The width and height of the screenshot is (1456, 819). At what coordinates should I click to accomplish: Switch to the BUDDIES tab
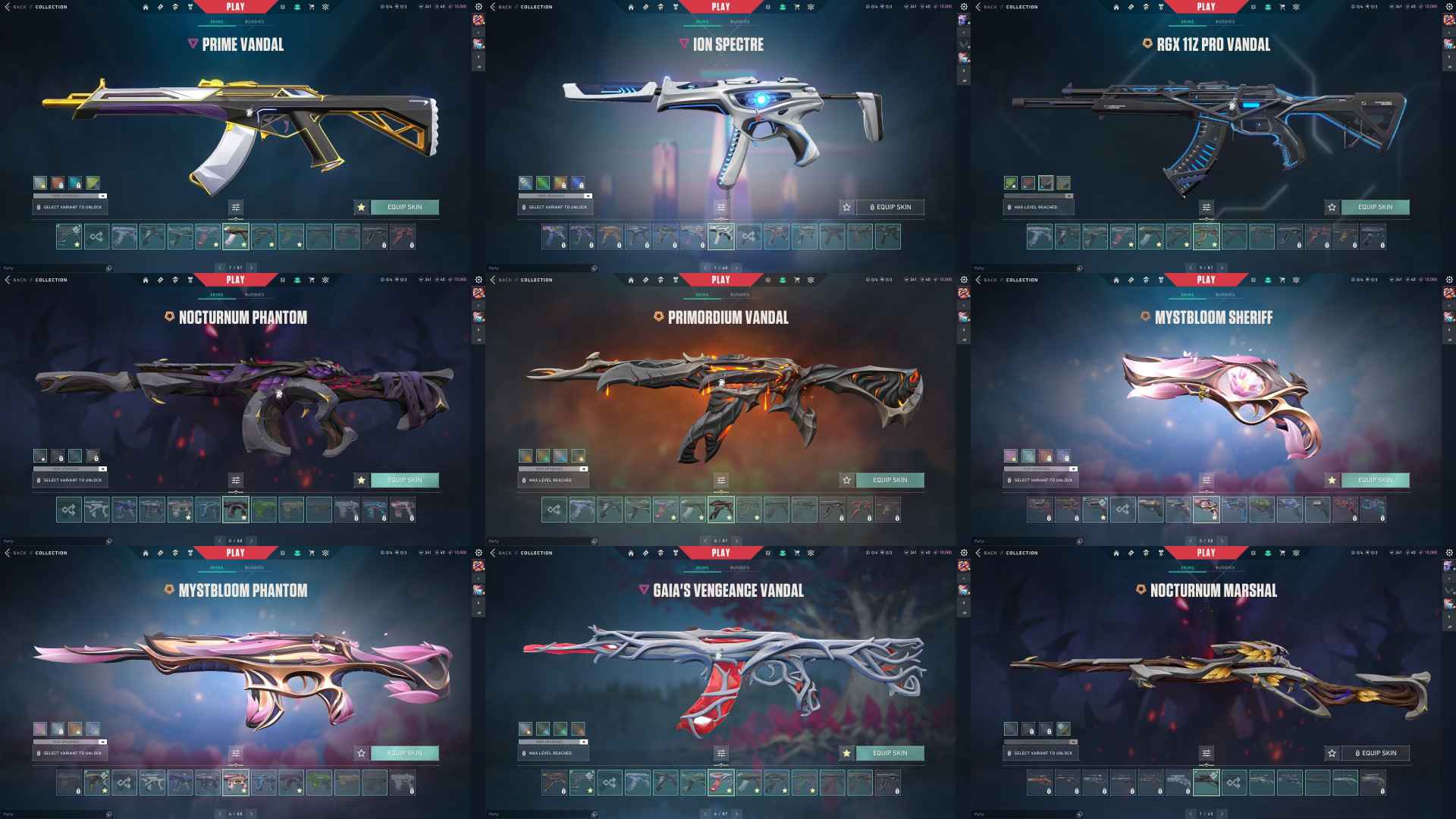[254, 21]
